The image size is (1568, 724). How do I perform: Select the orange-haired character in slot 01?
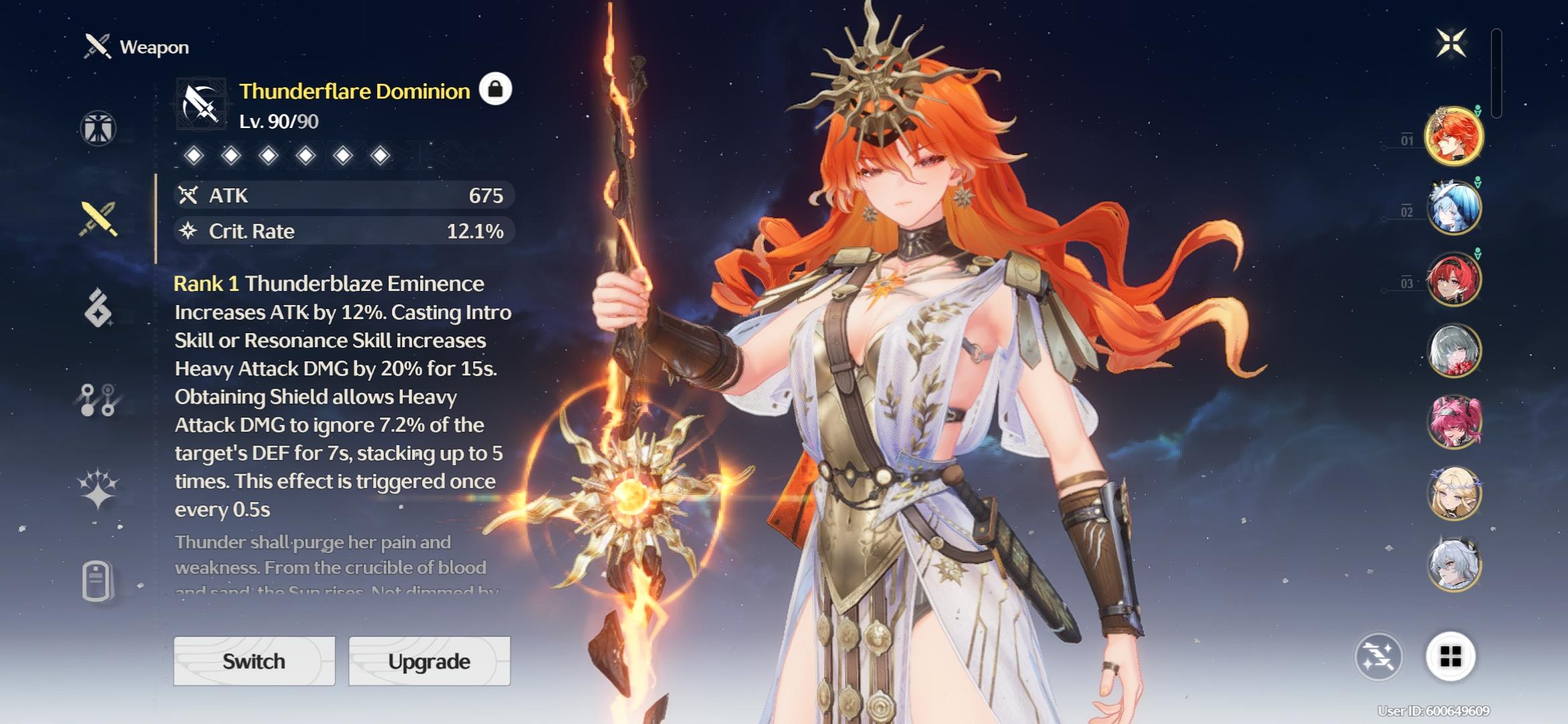click(x=1453, y=137)
